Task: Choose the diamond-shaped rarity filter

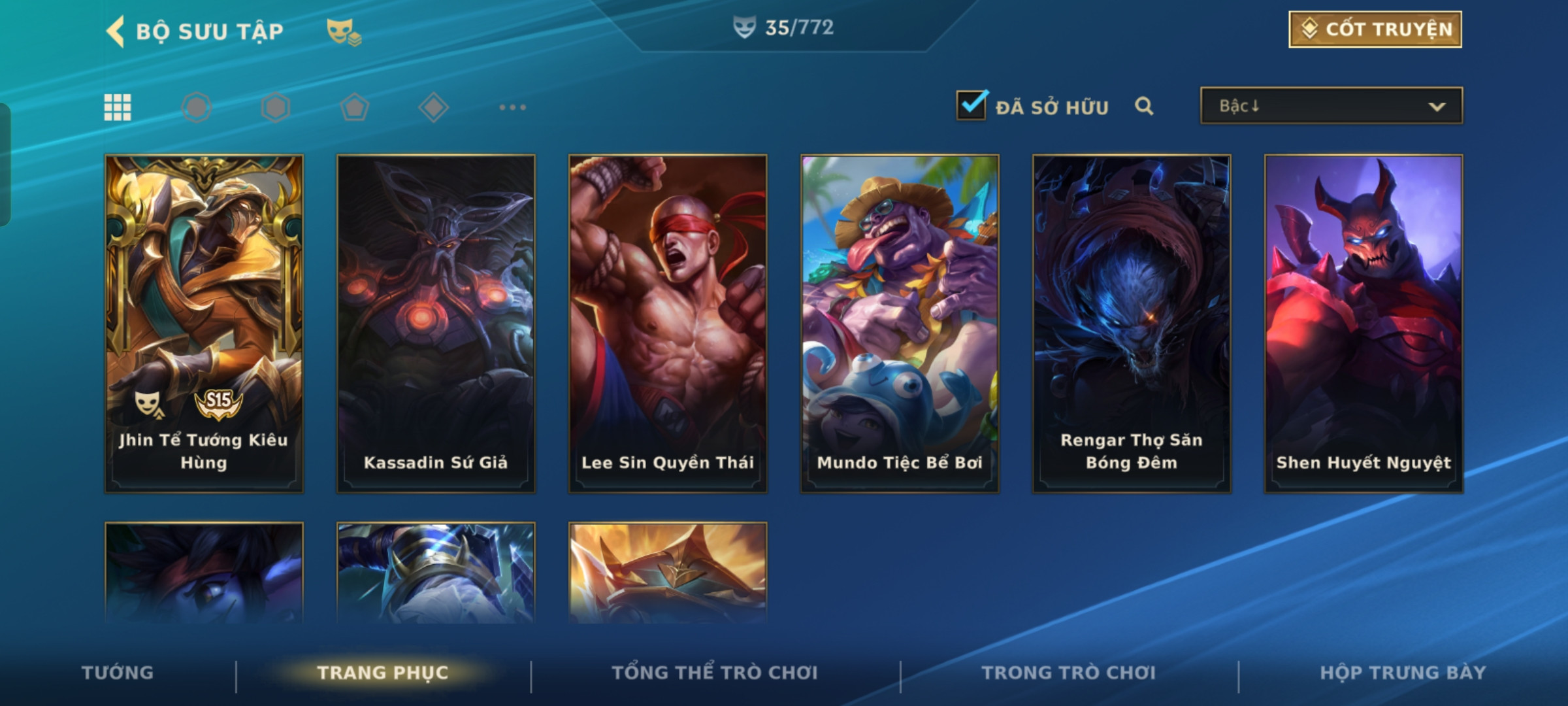Action: (433, 107)
